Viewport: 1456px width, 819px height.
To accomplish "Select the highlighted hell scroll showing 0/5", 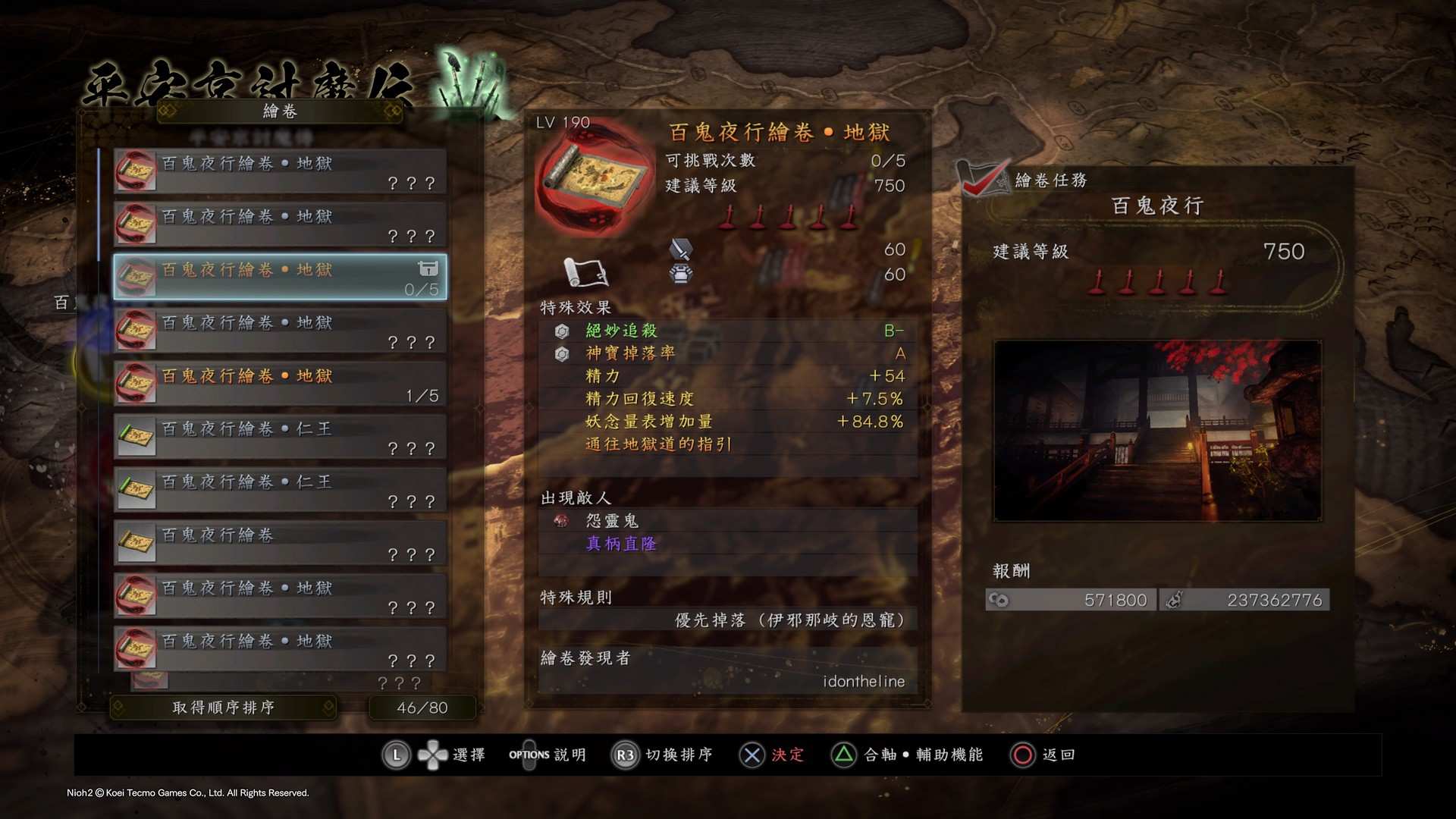I will (x=280, y=278).
